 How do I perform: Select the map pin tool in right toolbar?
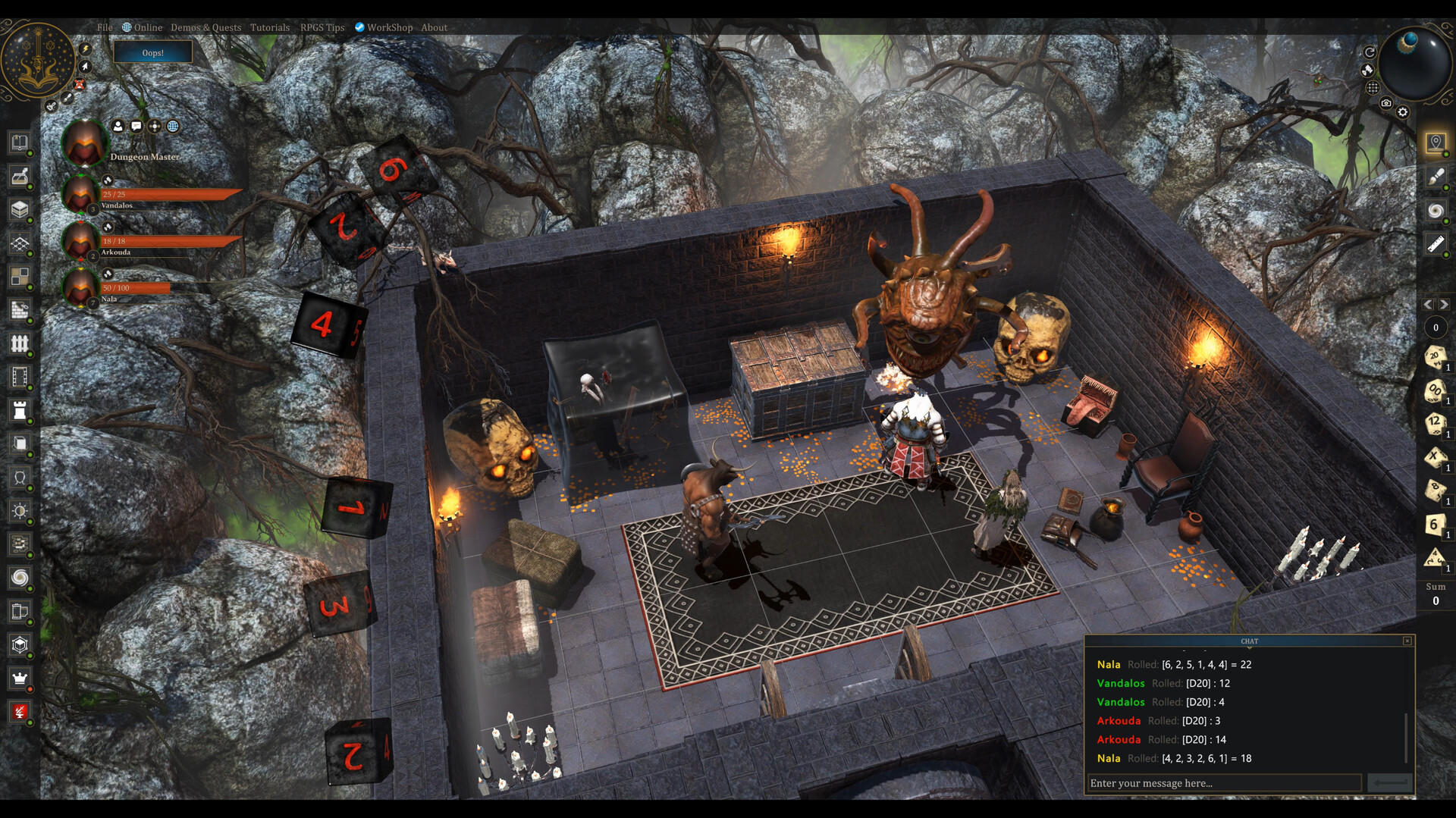click(1436, 141)
